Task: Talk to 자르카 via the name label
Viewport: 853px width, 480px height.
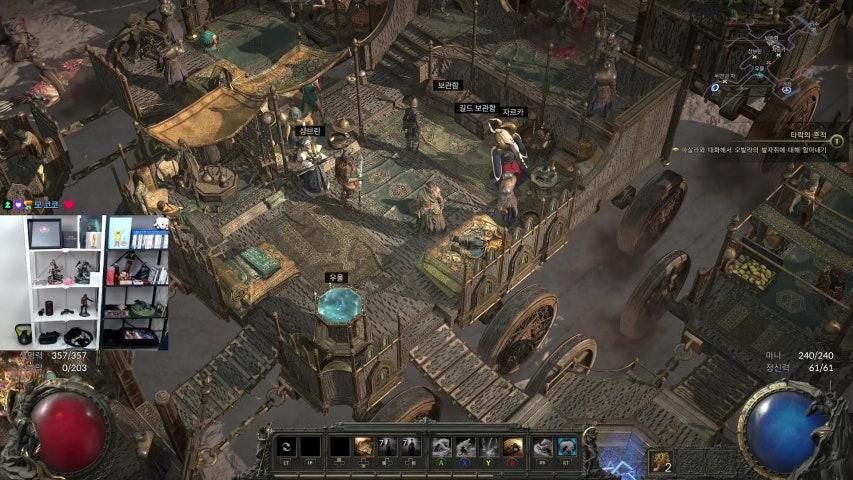Action: point(513,112)
